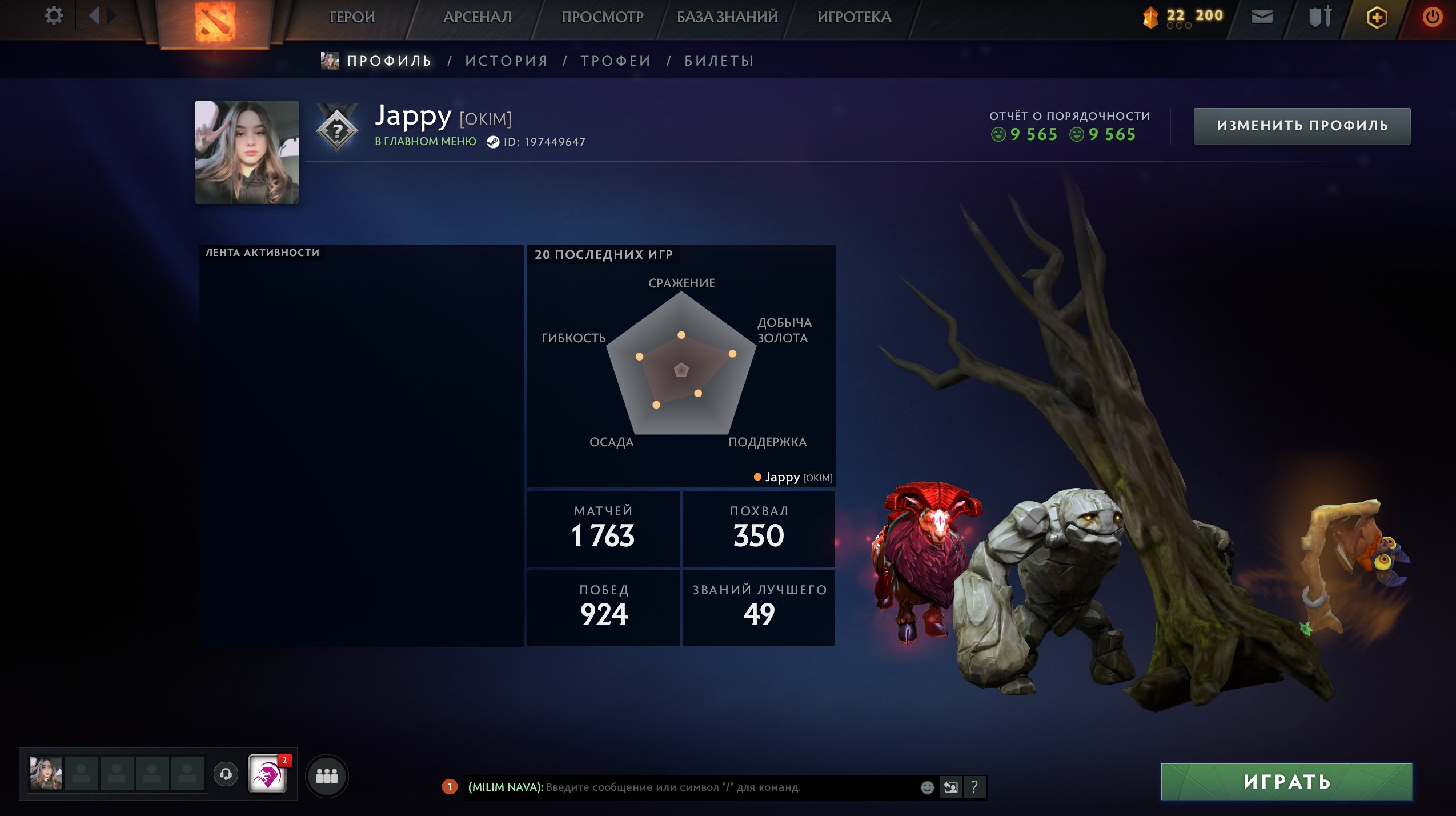Open the settings gear icon

coord(54,15)
